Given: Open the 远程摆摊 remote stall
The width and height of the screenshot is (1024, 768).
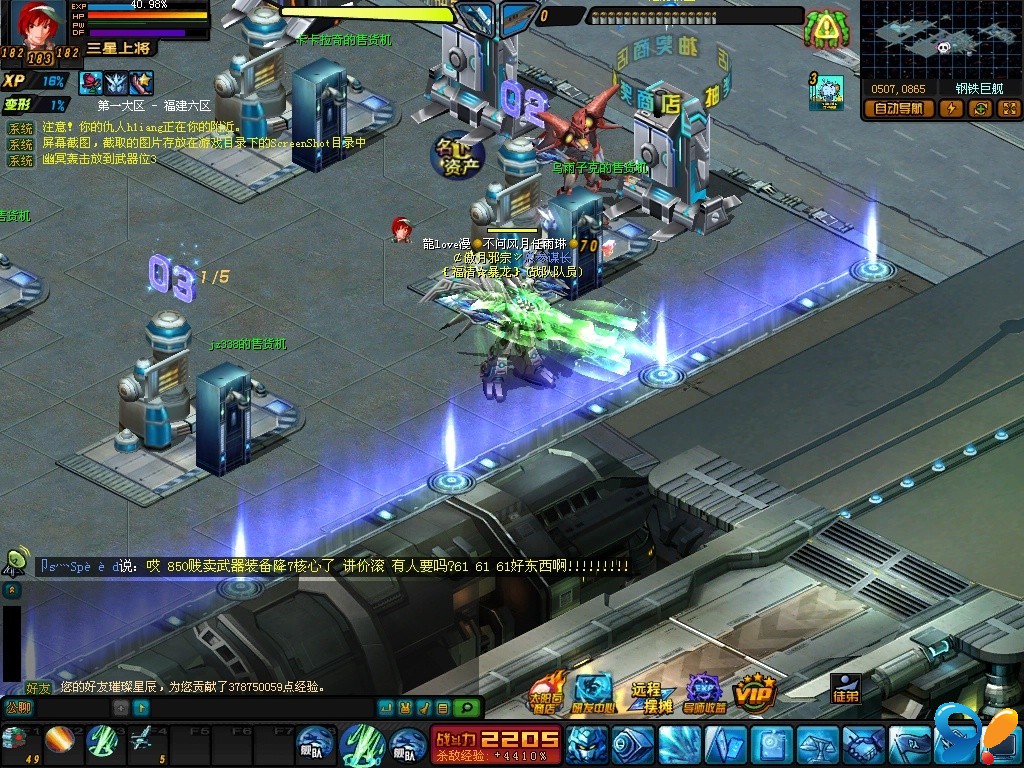Looking at the screenshot, I should [650, 695].
